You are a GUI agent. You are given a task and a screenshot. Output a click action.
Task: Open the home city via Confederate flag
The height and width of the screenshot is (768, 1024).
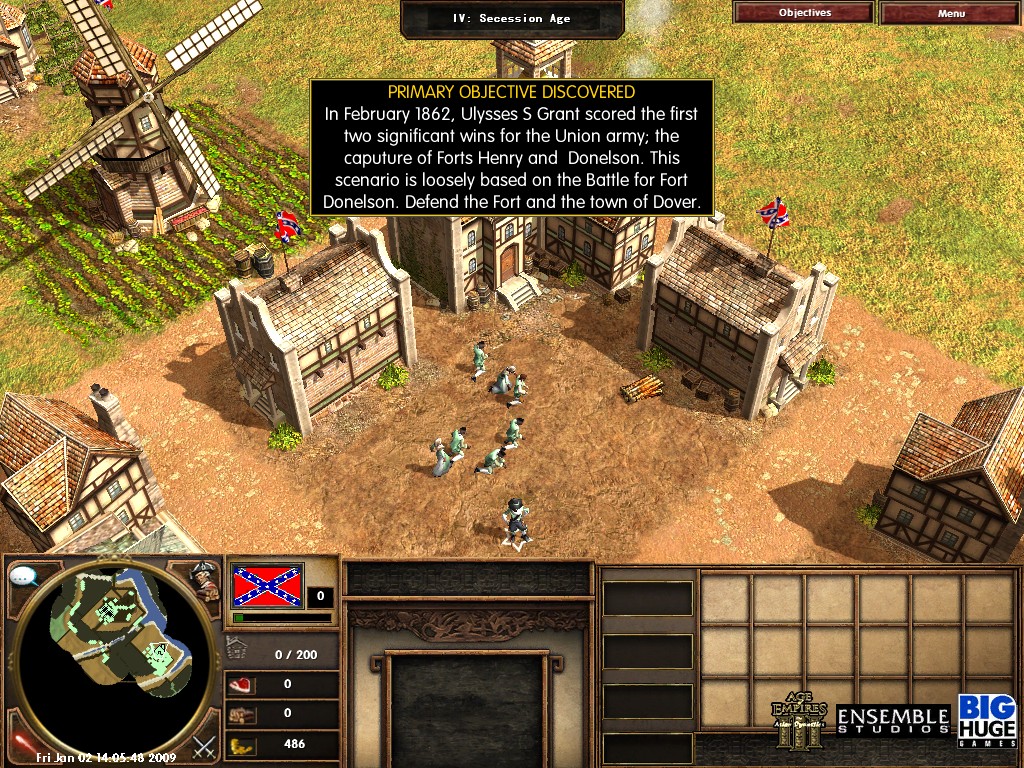[x=267, y=585]
